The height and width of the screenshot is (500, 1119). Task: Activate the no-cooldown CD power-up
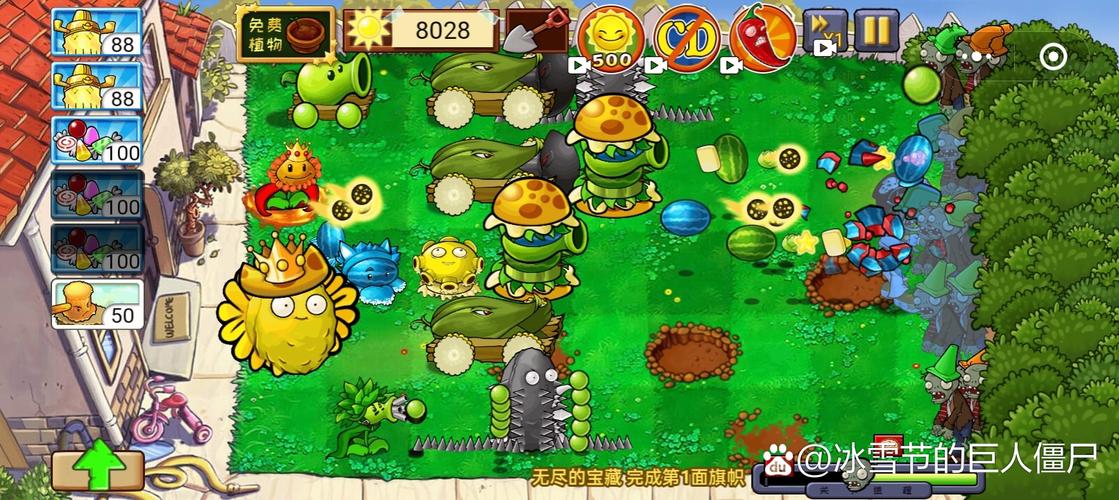point(686,38)
